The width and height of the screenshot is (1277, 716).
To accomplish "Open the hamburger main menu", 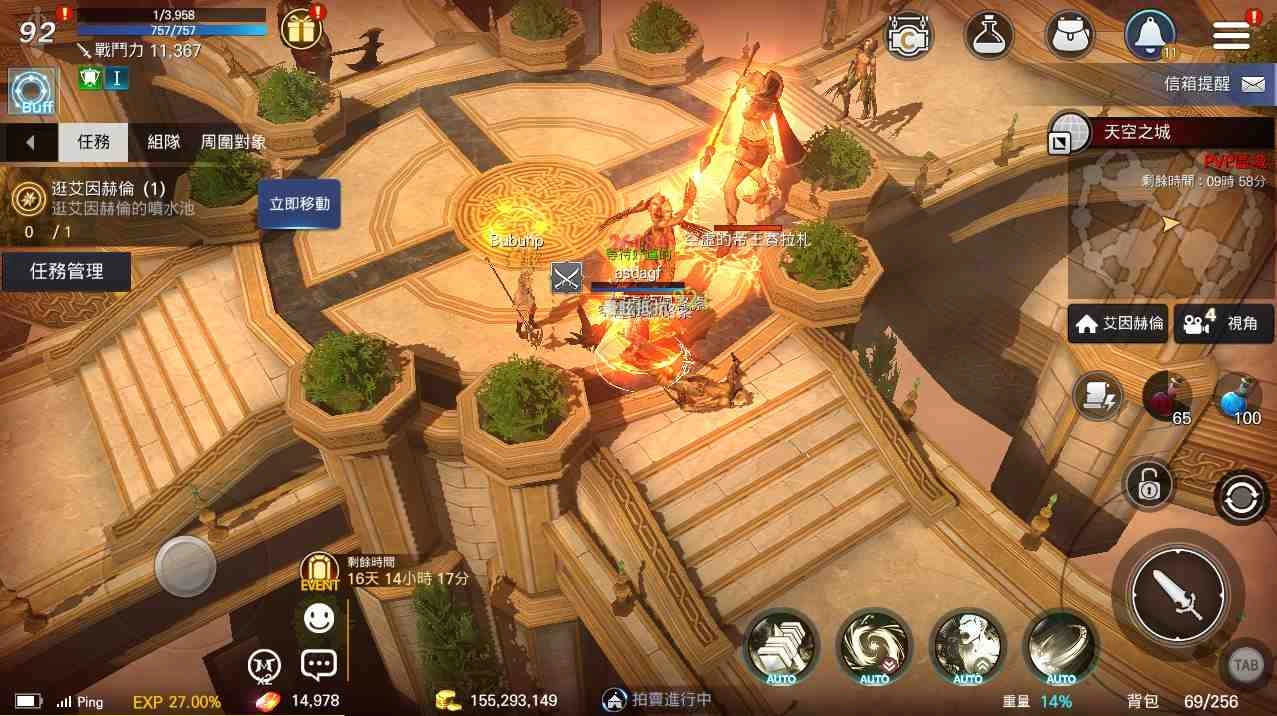I will (1231, 36).
